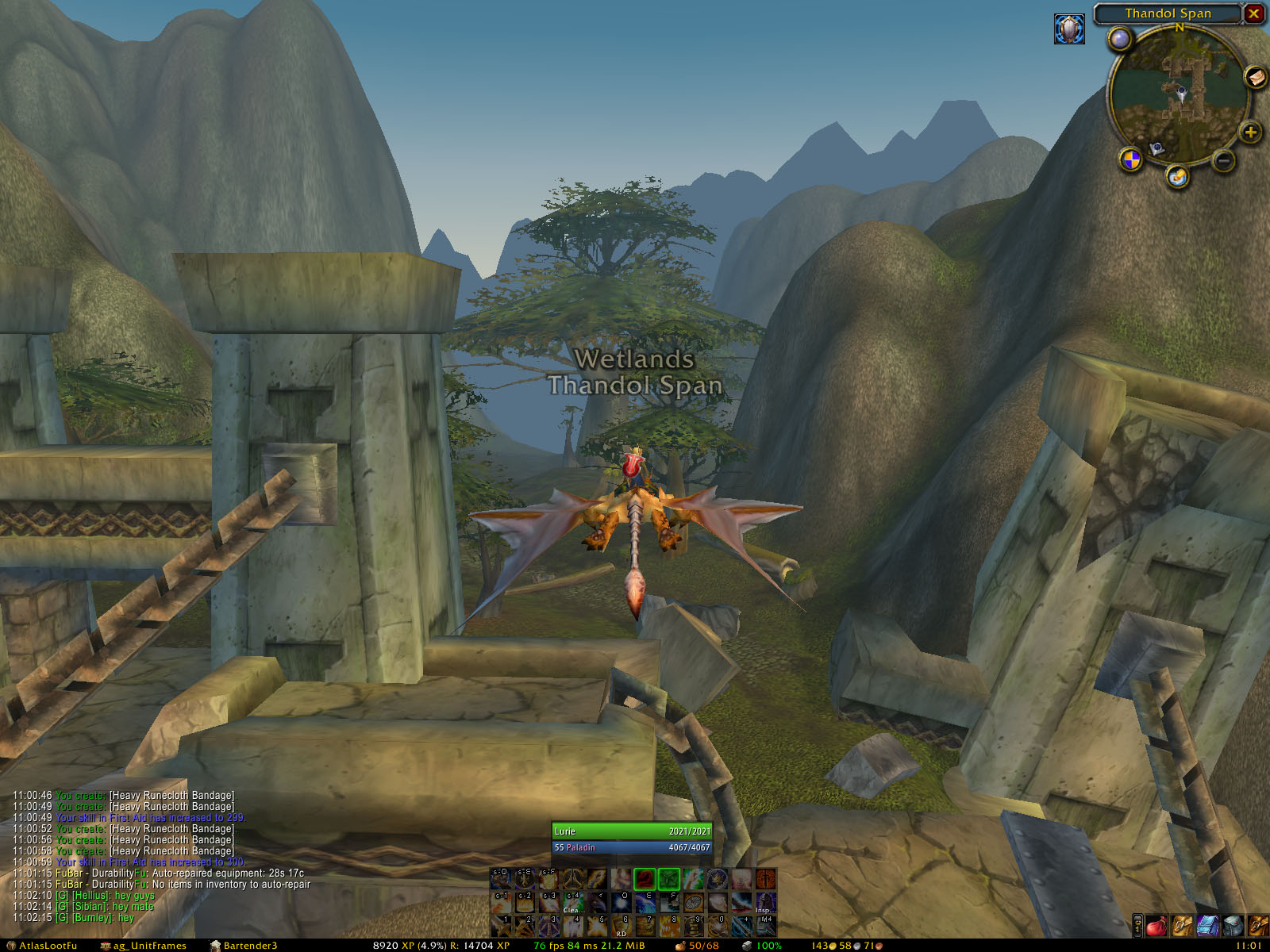
Task: Zoom in the minimap with plus button
Action: tap(1250, 132)
